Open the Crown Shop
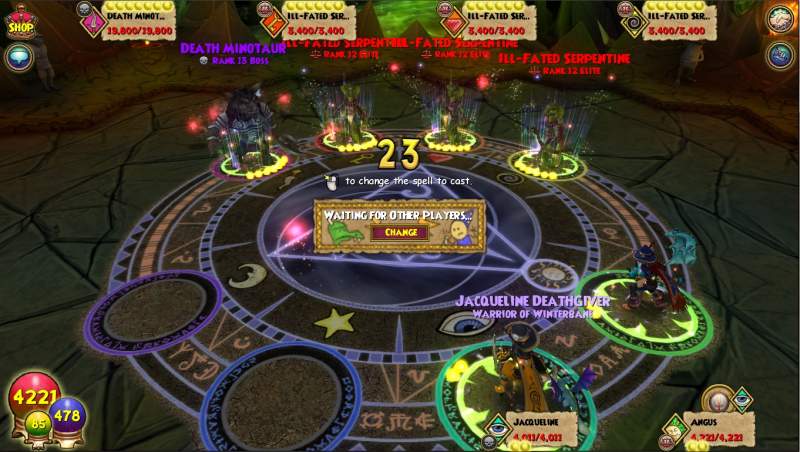800x452 pixels. tap(21, 21)
